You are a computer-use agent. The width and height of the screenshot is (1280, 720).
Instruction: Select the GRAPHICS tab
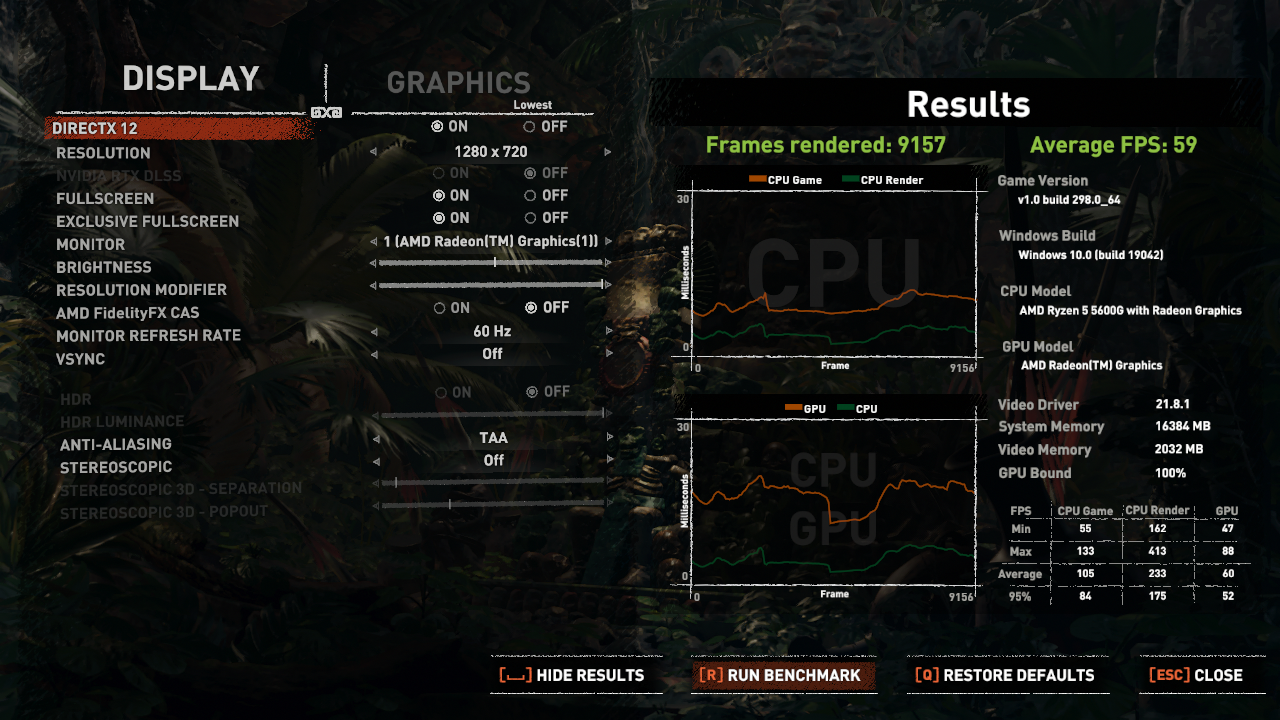(459, 82)
